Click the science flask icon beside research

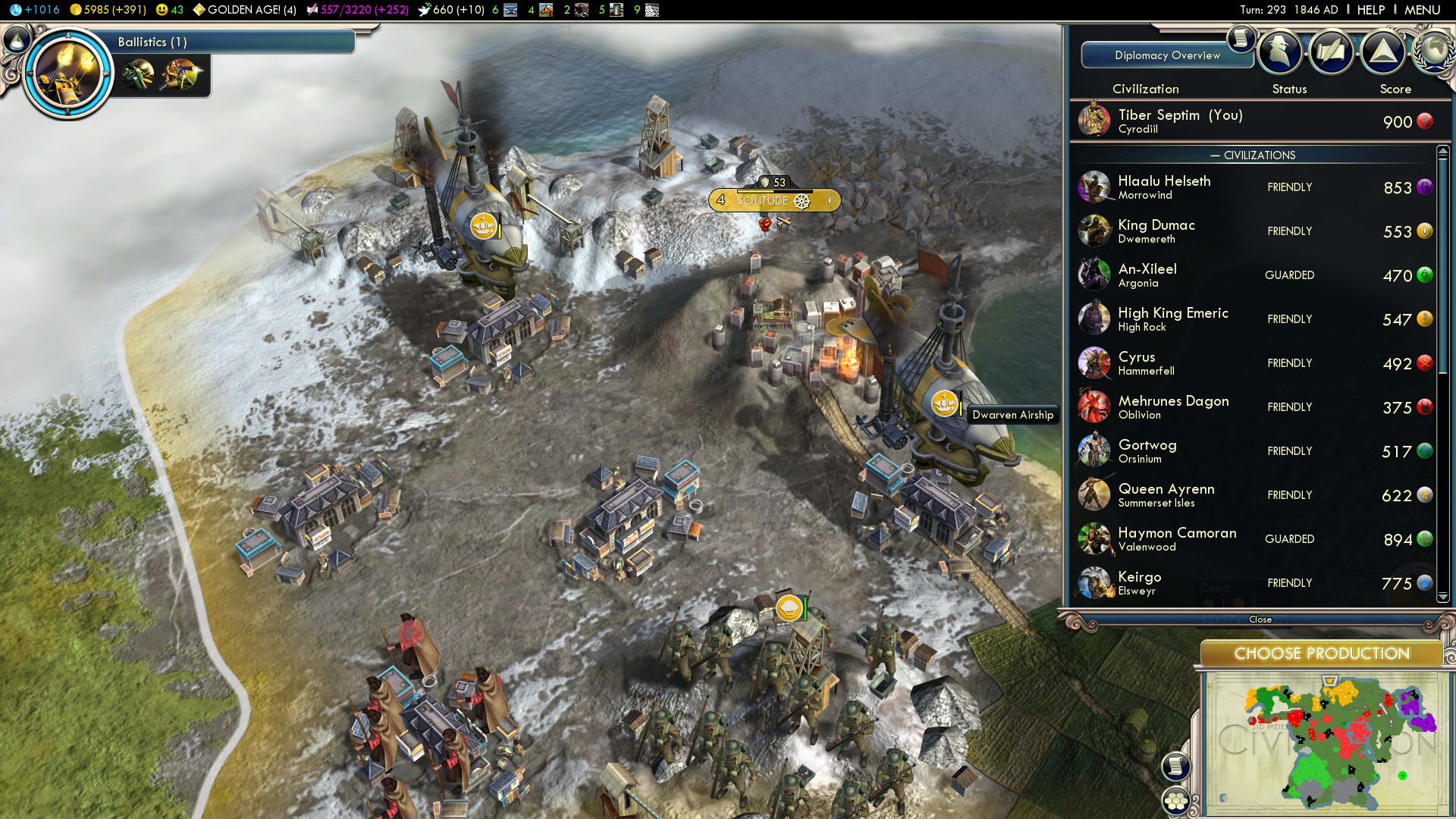(x=17, y=39)
